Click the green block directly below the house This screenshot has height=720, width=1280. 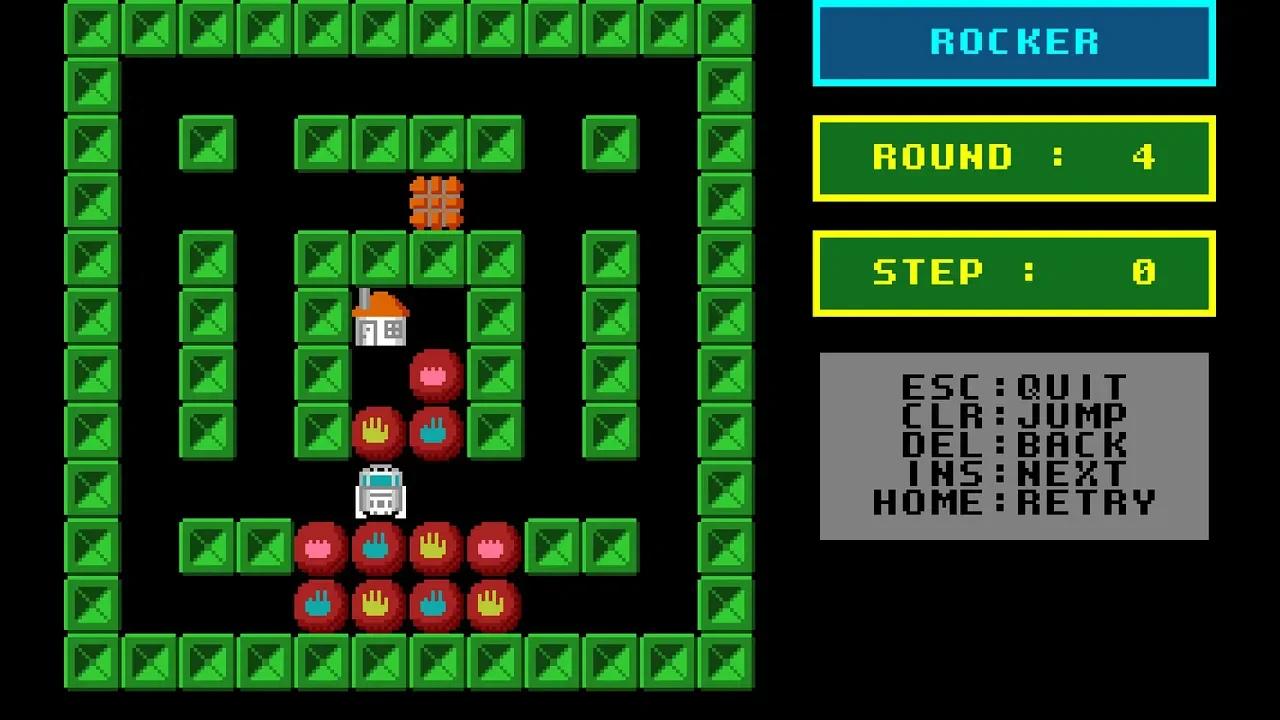(x=322, y=374)
